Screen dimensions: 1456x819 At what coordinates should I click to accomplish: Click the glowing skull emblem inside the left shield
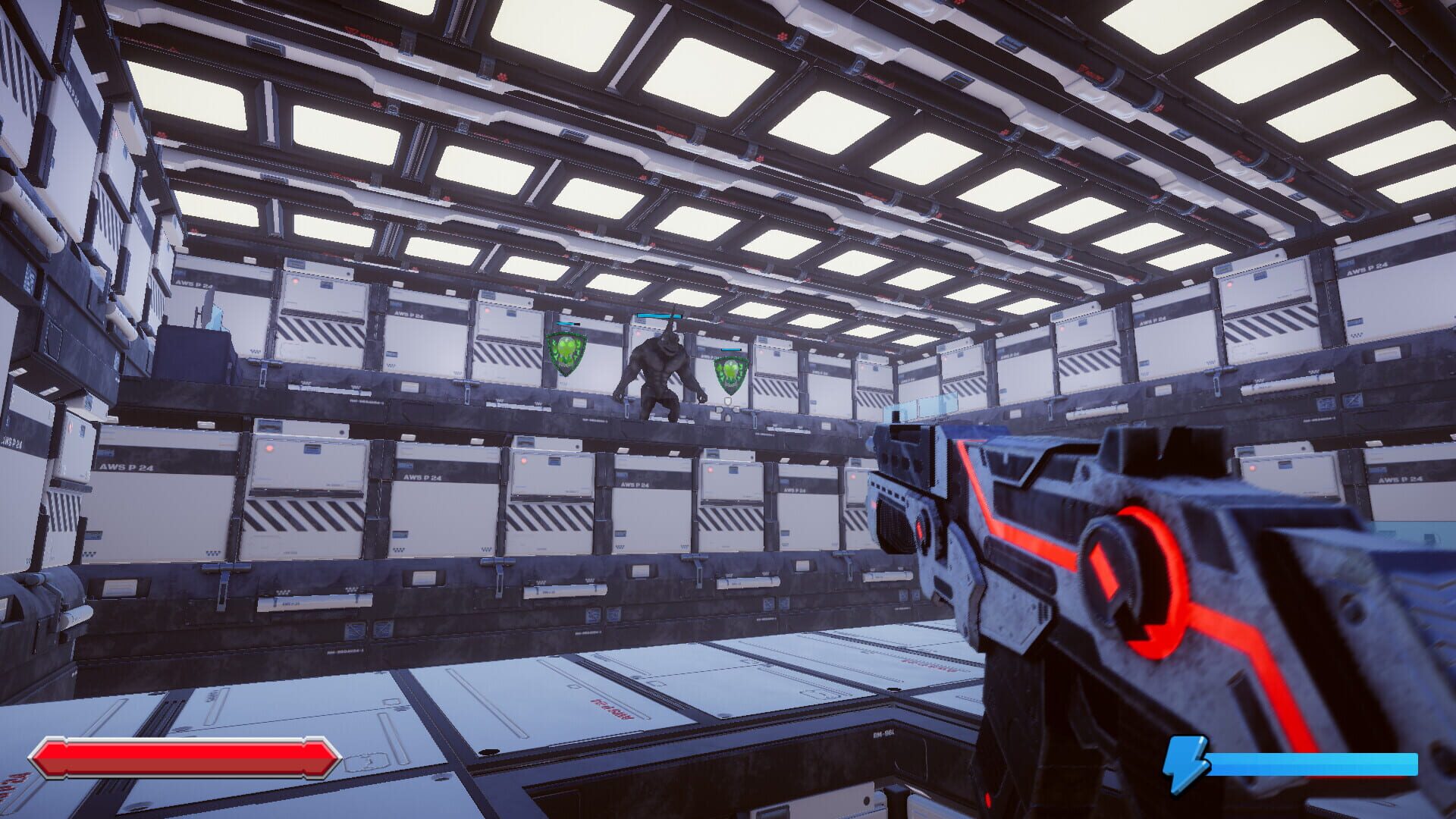(566, 349)
